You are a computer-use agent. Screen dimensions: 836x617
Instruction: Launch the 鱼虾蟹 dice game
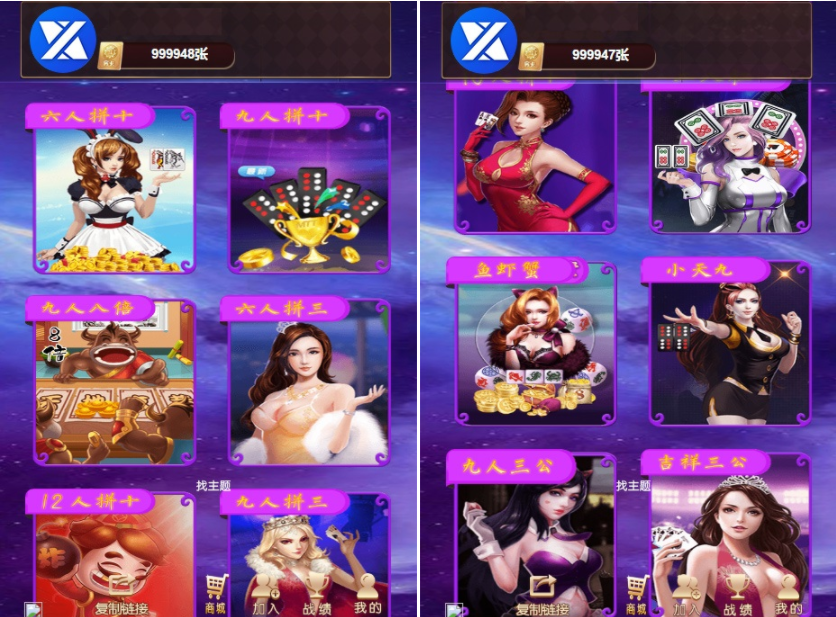535,345
